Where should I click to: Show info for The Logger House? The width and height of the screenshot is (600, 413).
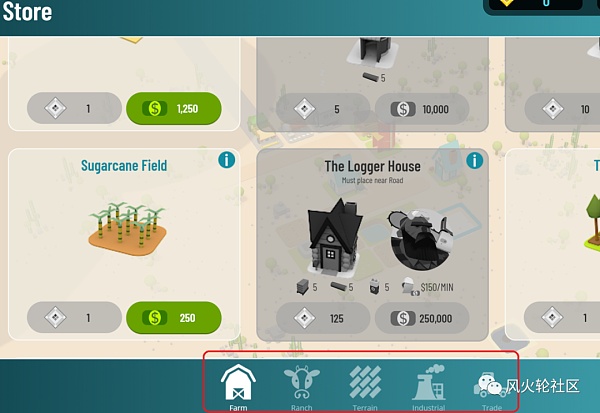[x=478, y=160]
